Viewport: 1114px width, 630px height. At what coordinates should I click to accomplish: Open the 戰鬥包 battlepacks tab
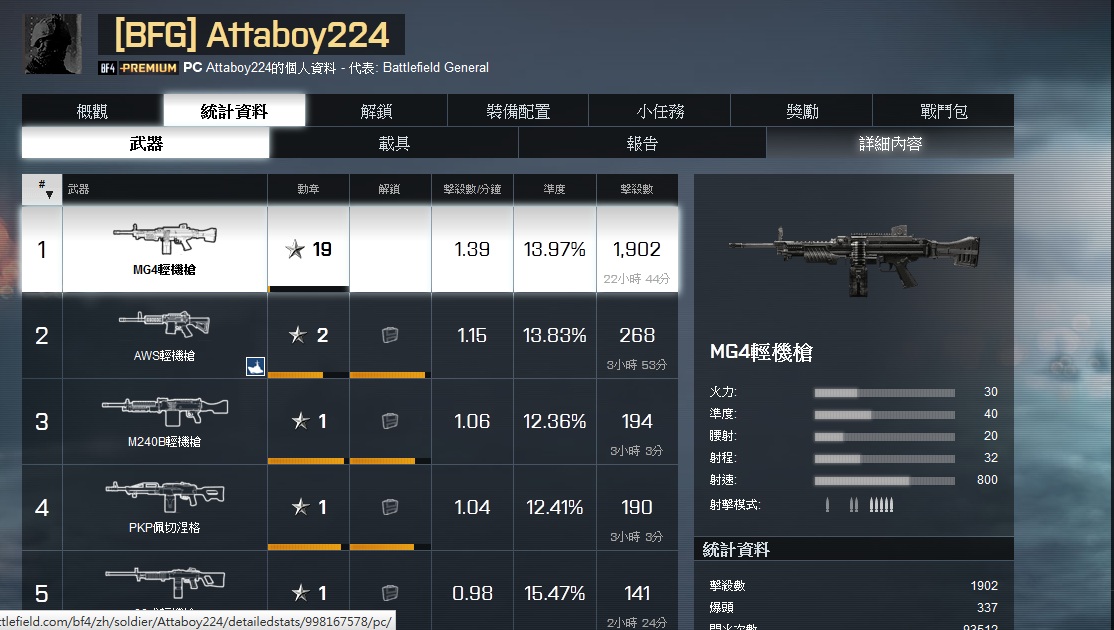point(943,111)
